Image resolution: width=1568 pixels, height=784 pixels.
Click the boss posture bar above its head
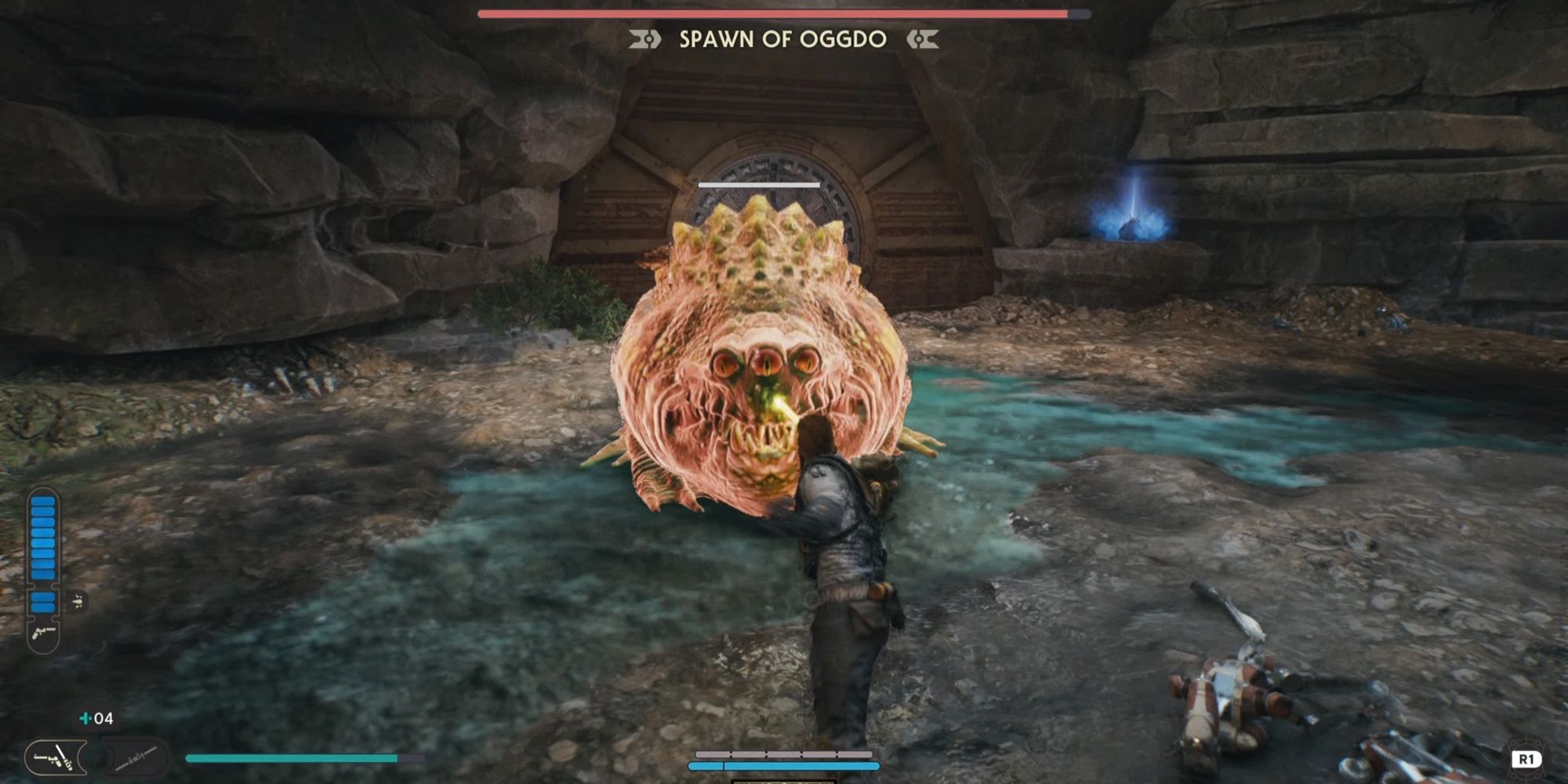tap(758, 185)
